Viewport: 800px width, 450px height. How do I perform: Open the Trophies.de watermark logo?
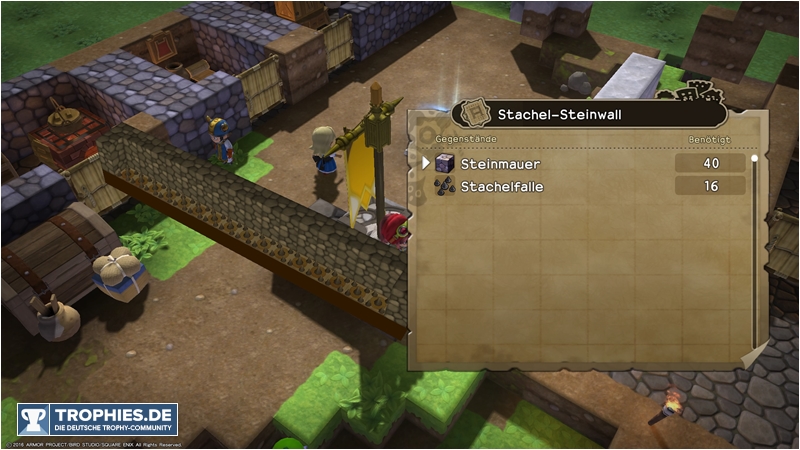(x=97, y=420)
